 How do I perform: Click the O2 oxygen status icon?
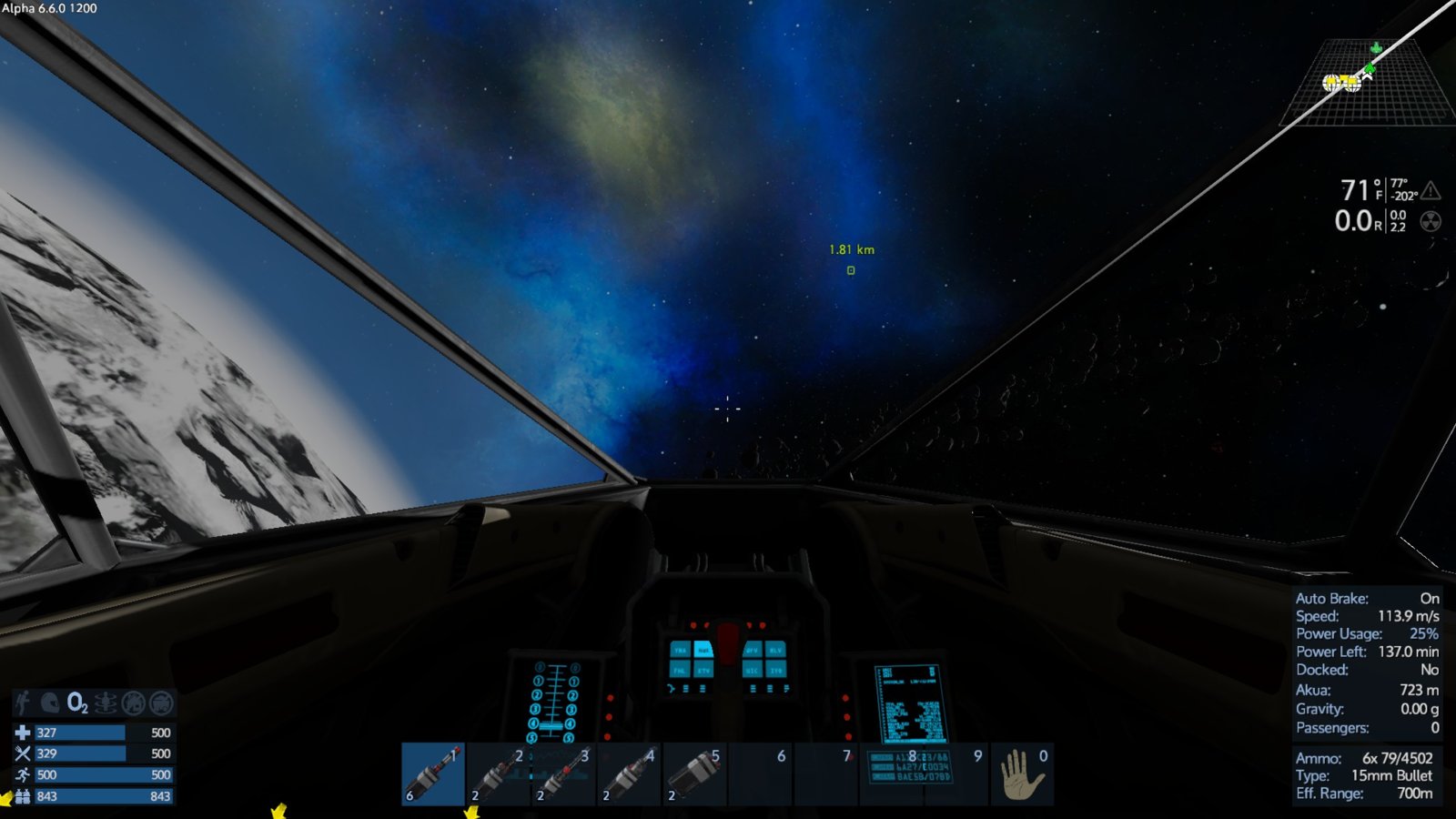tap(77, 703)
